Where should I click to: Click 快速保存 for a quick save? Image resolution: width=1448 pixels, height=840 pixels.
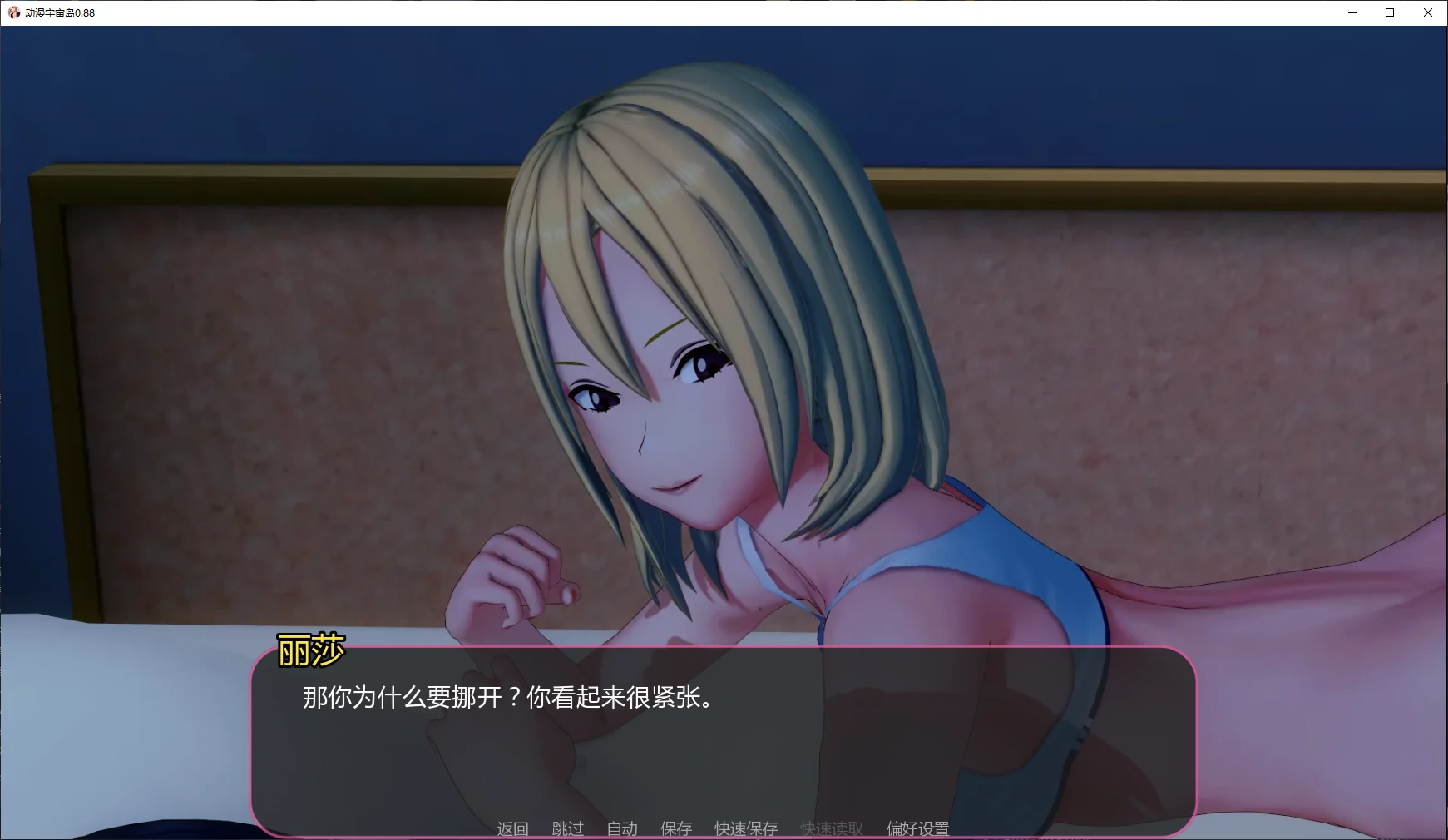click(744, 828)
